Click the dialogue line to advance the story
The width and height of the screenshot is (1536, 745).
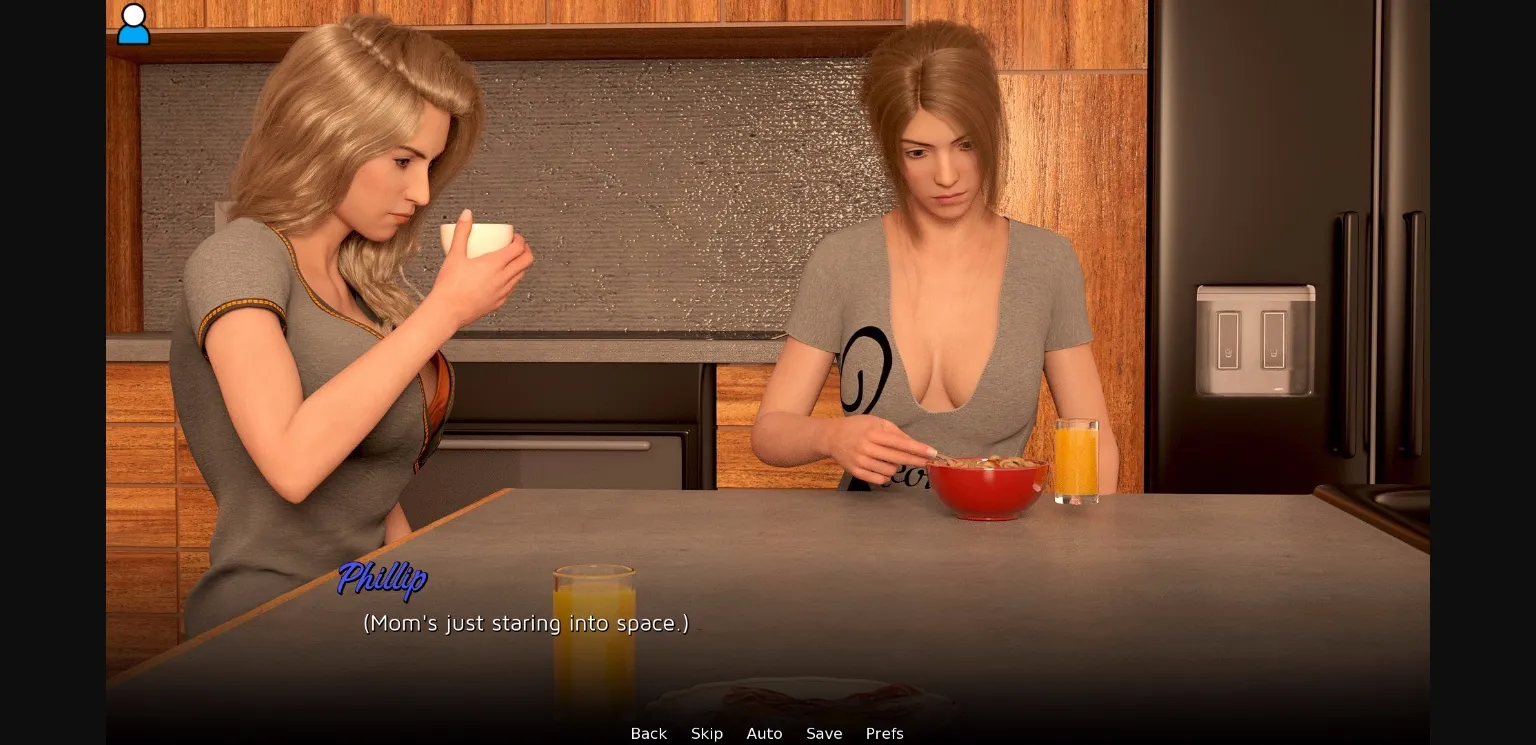point(524,623)
